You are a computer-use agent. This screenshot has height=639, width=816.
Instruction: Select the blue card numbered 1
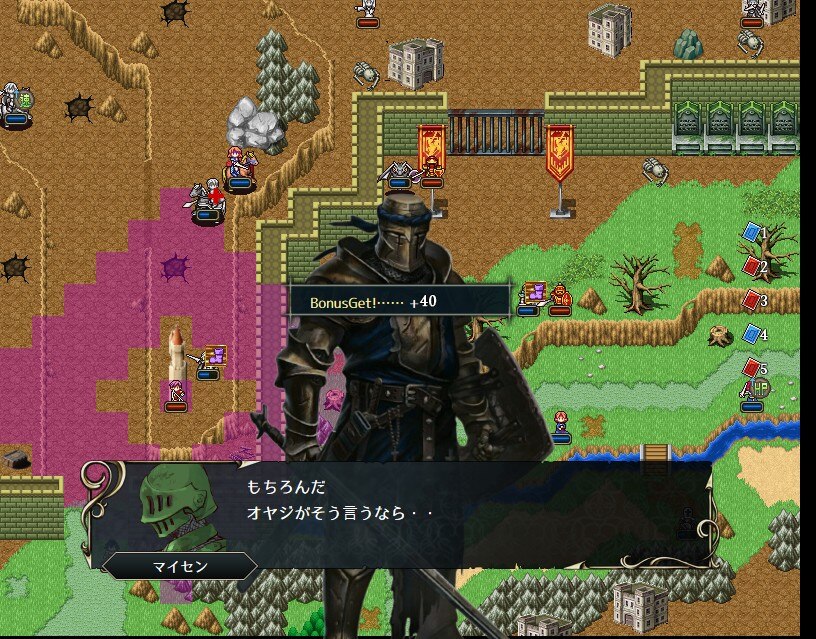click(x=752, y=233)
